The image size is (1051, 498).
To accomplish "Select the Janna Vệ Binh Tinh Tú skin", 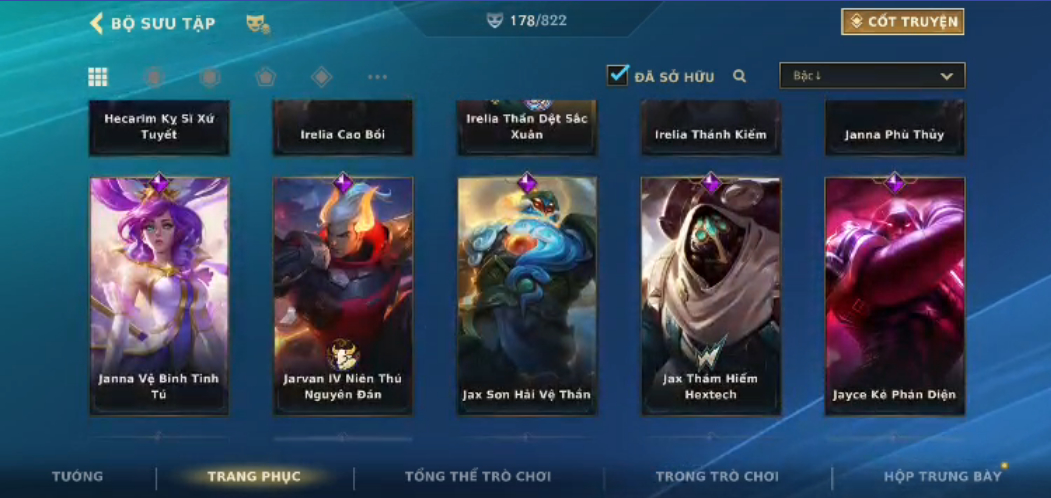I will (159, 295).
